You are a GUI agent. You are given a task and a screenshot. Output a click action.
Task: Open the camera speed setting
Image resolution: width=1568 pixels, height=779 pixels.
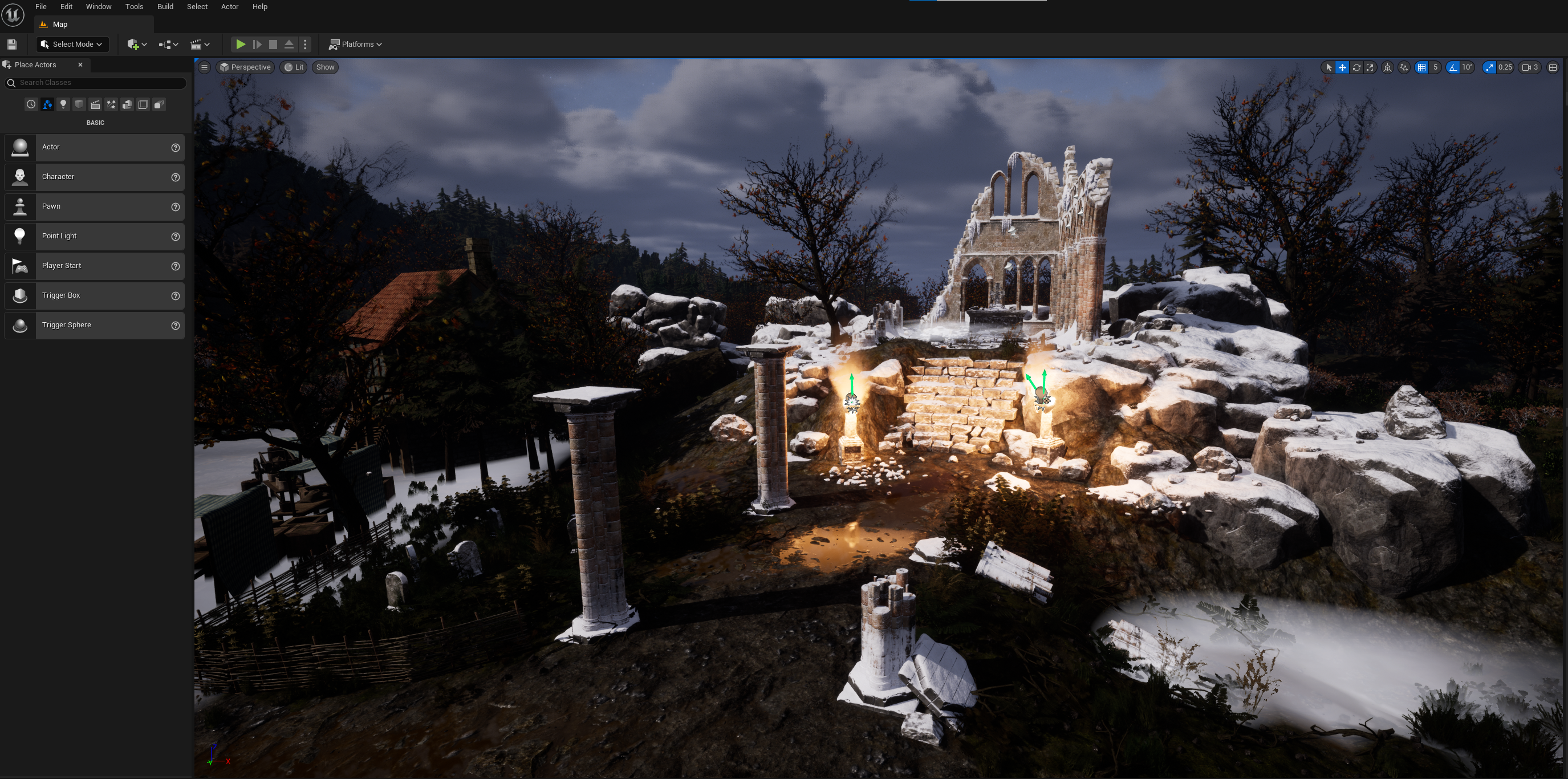pyautogui.click(x=1530, y=67)
